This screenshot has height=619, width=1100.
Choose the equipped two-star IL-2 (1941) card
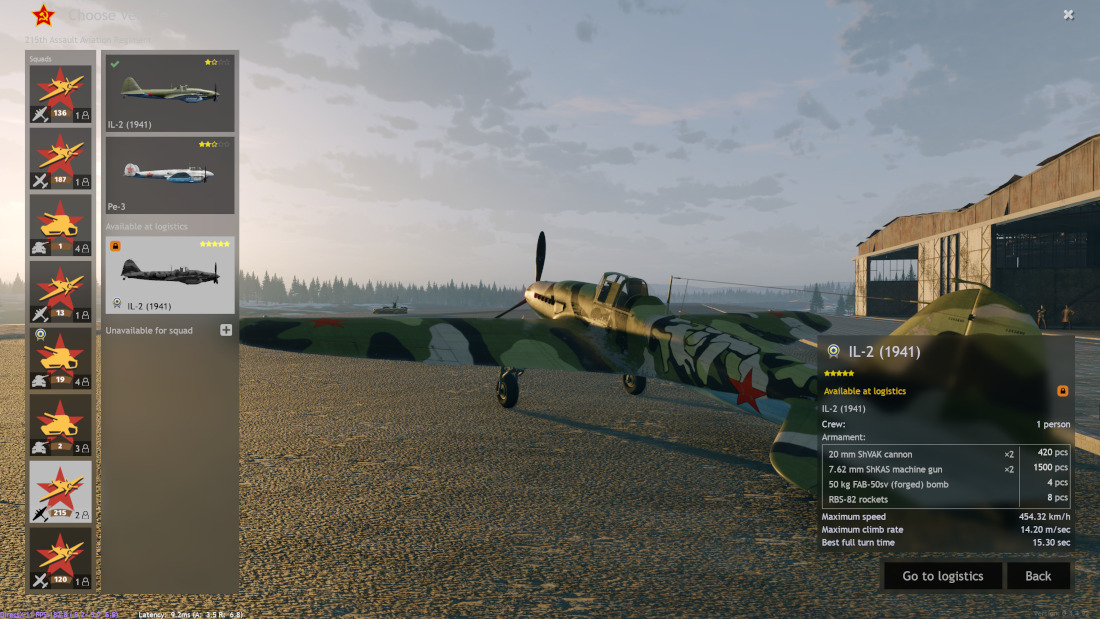(170, 93)
